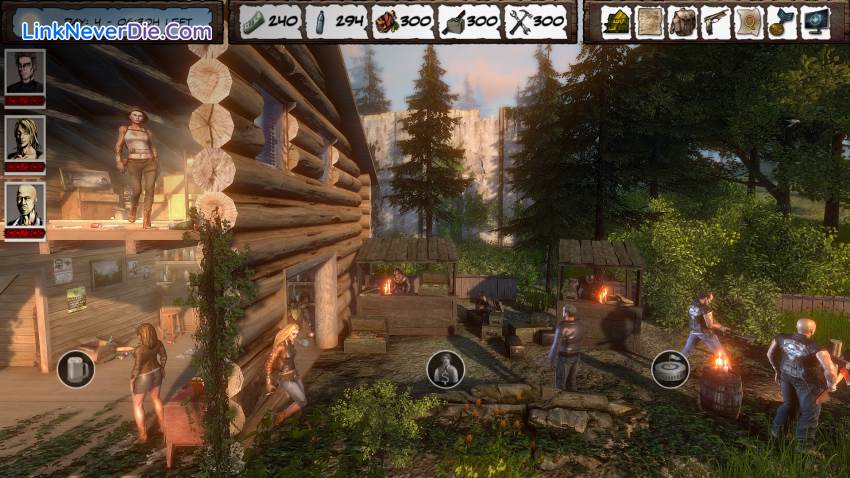This screenshot has width=850, height=478.
Task: Select the dark-haired man with glasses portrait
Action: click(x=25, y=73)
